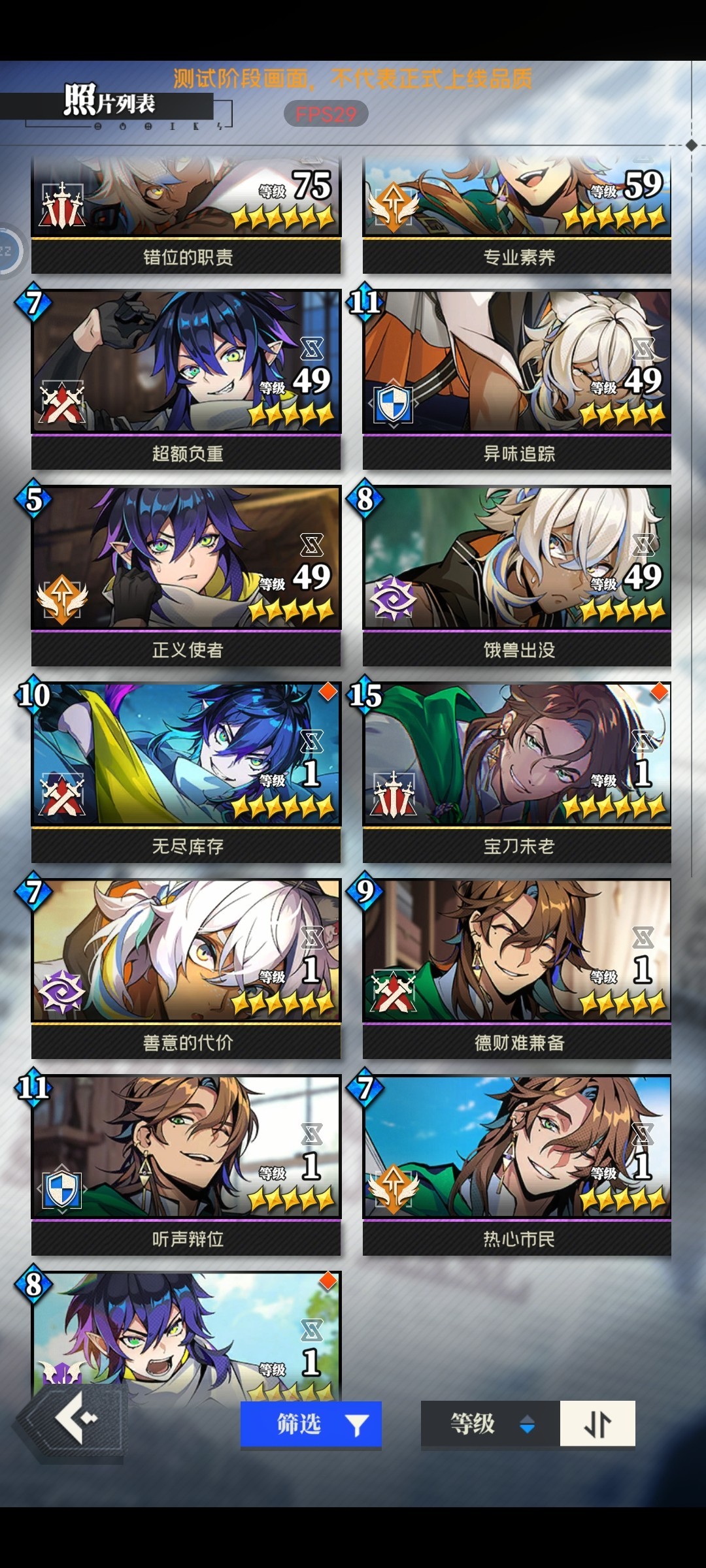Screen dimensions: 706x1568
Task: Open the 超额负重 photo card
Action: coord(186,379)
